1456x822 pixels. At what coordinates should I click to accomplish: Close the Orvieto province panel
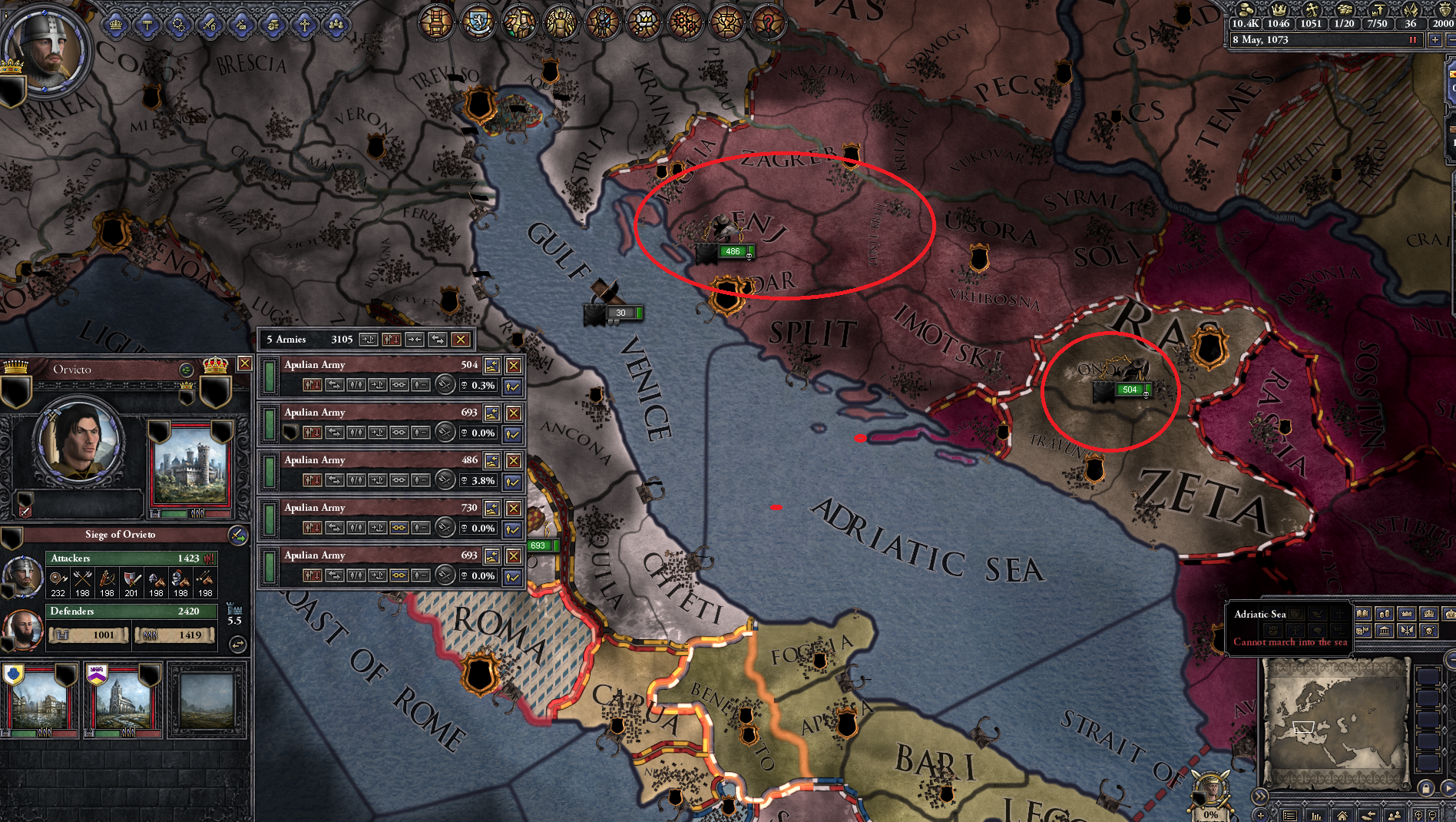(244, 363)
